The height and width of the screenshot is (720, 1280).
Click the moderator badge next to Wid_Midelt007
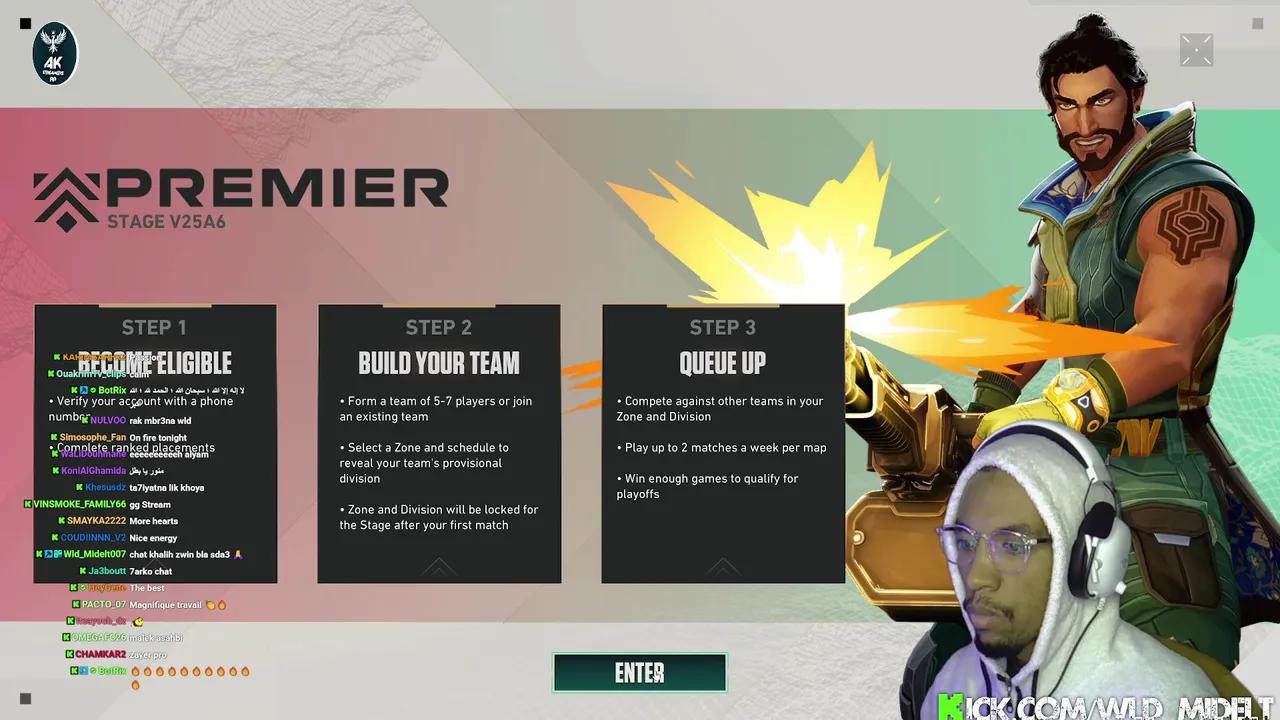[48, 554]
